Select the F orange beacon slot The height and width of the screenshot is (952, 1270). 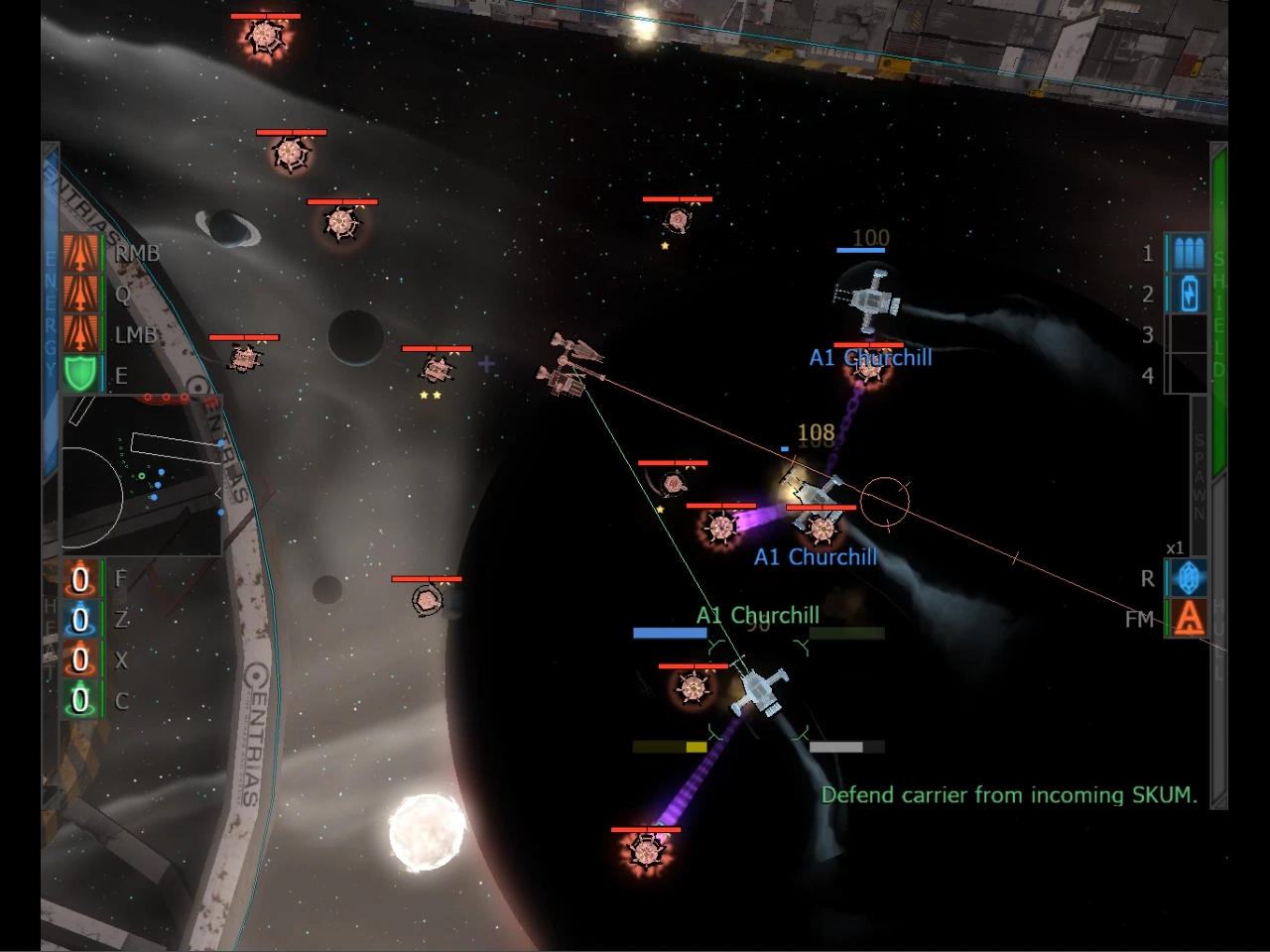click(x=80, y=579)
